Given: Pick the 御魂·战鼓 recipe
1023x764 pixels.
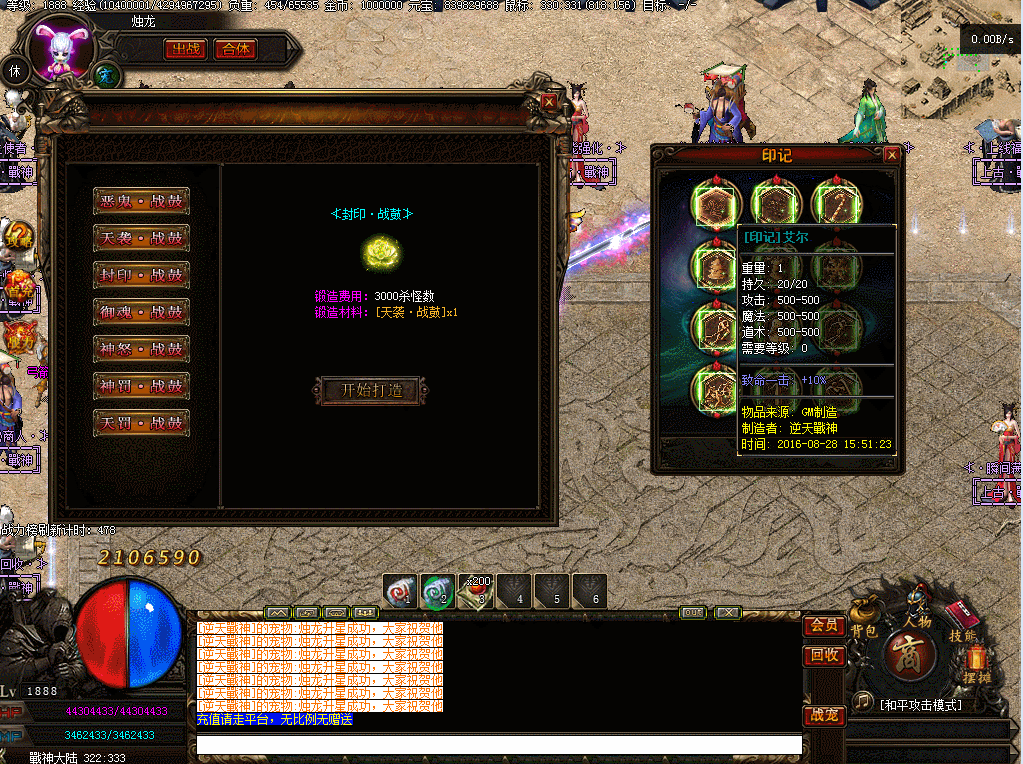Looking at the screenshot, I should 141,312.
